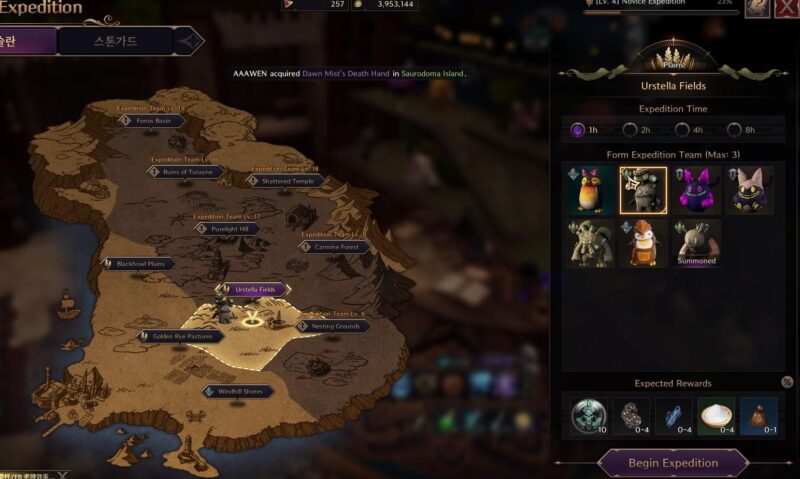Viewport: 800px width, 479px height.
Task: Begin the expedition
Action: [673, 463]
